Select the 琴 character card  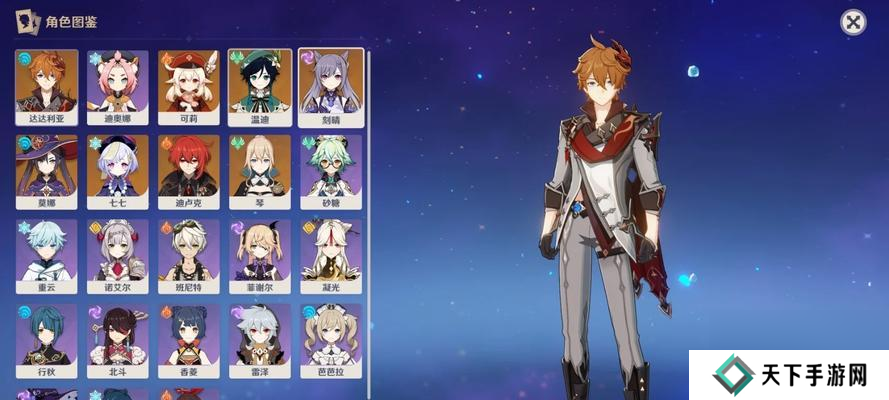click(260, 172)
